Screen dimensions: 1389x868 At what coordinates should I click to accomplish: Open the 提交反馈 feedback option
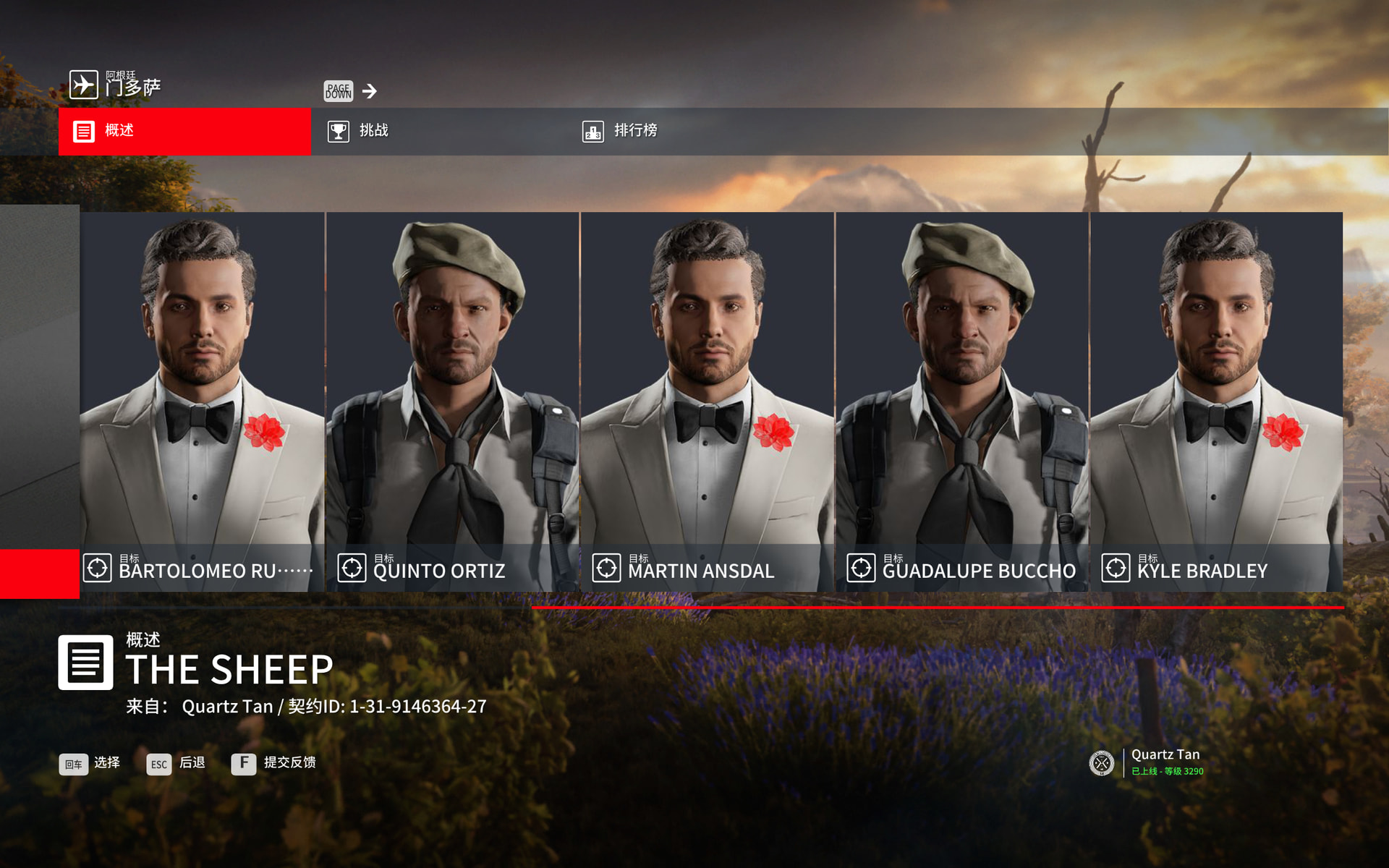[x=273, y=763]
